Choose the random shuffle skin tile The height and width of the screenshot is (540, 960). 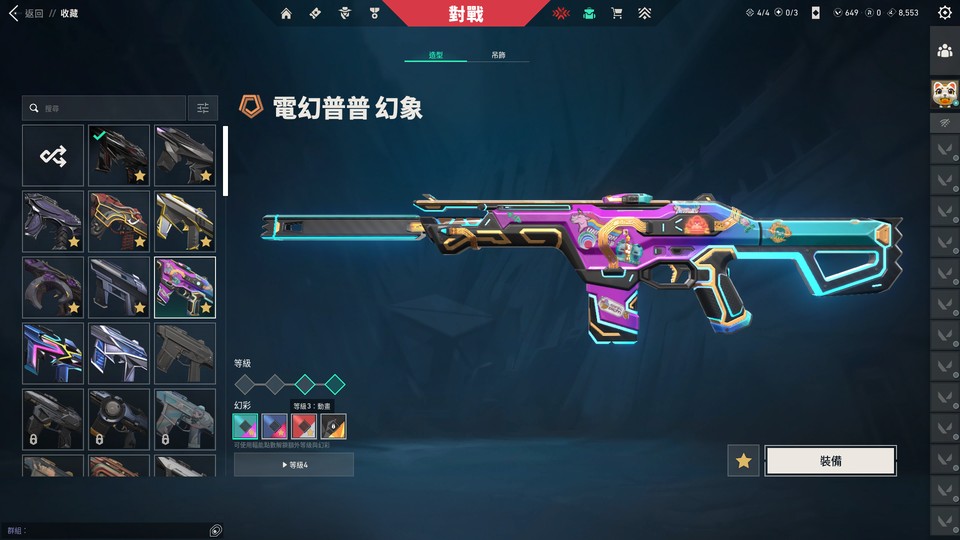click(x=52, y=155)
